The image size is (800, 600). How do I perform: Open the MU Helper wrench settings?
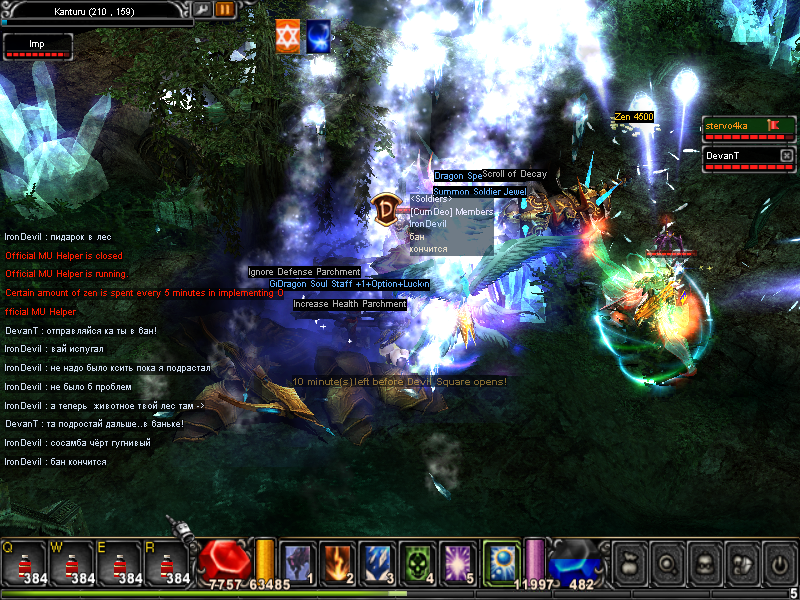point(203,9)
